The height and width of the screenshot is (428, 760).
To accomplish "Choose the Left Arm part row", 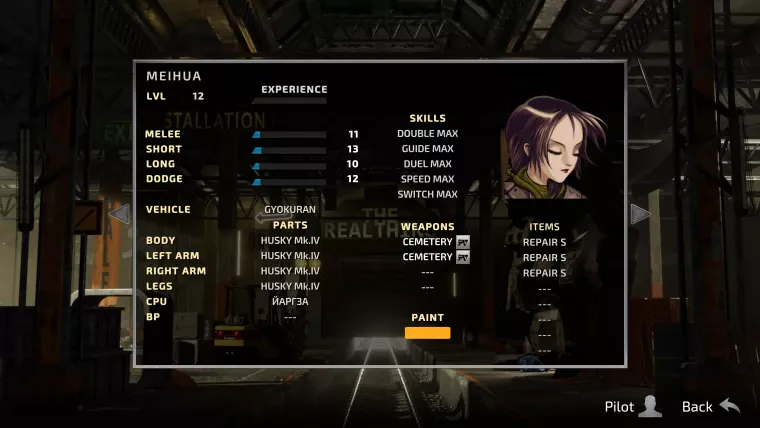I will tap(290, 257).
